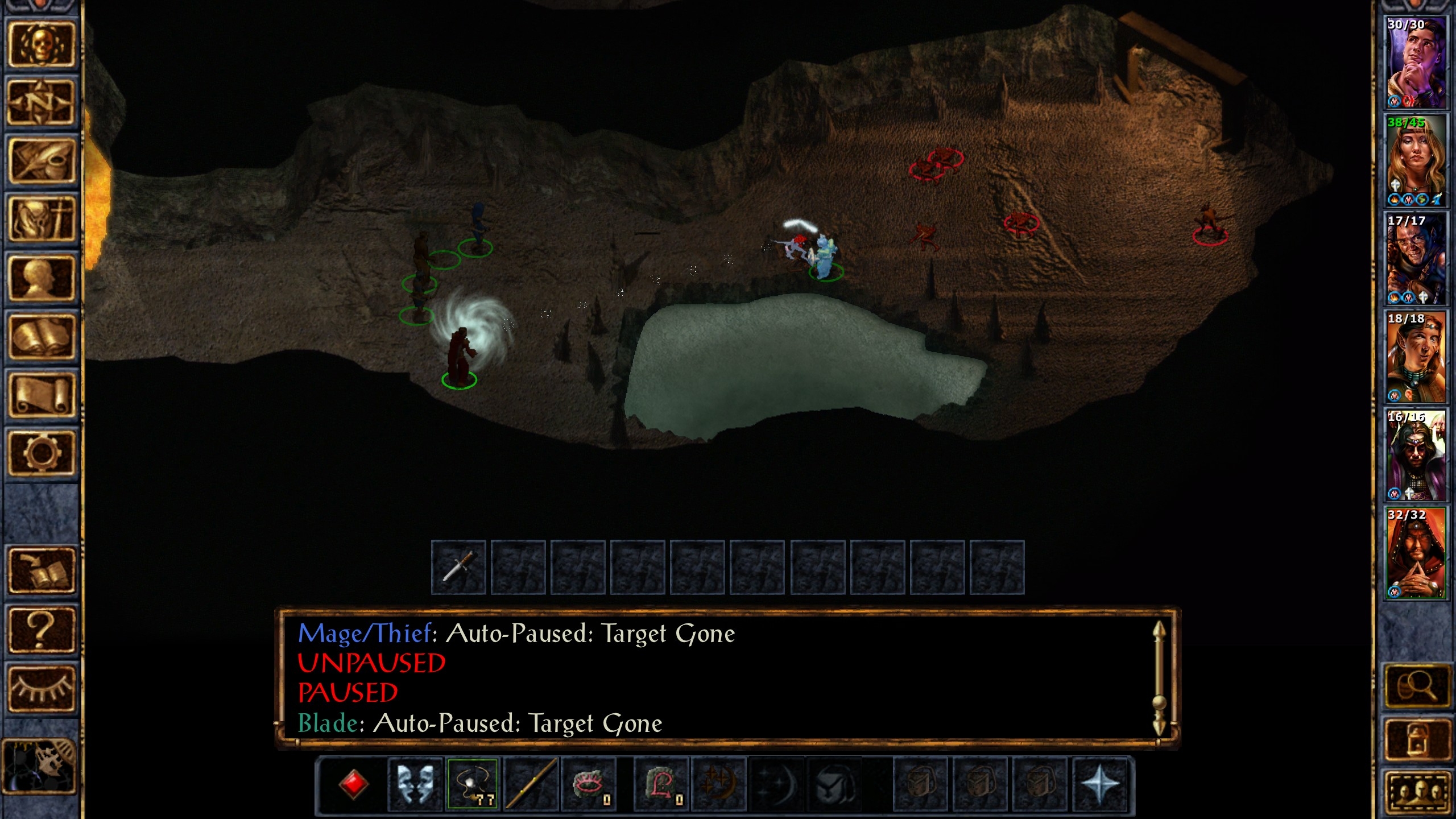Select the top party portrait with 30/30 HP

(1415, 62)
